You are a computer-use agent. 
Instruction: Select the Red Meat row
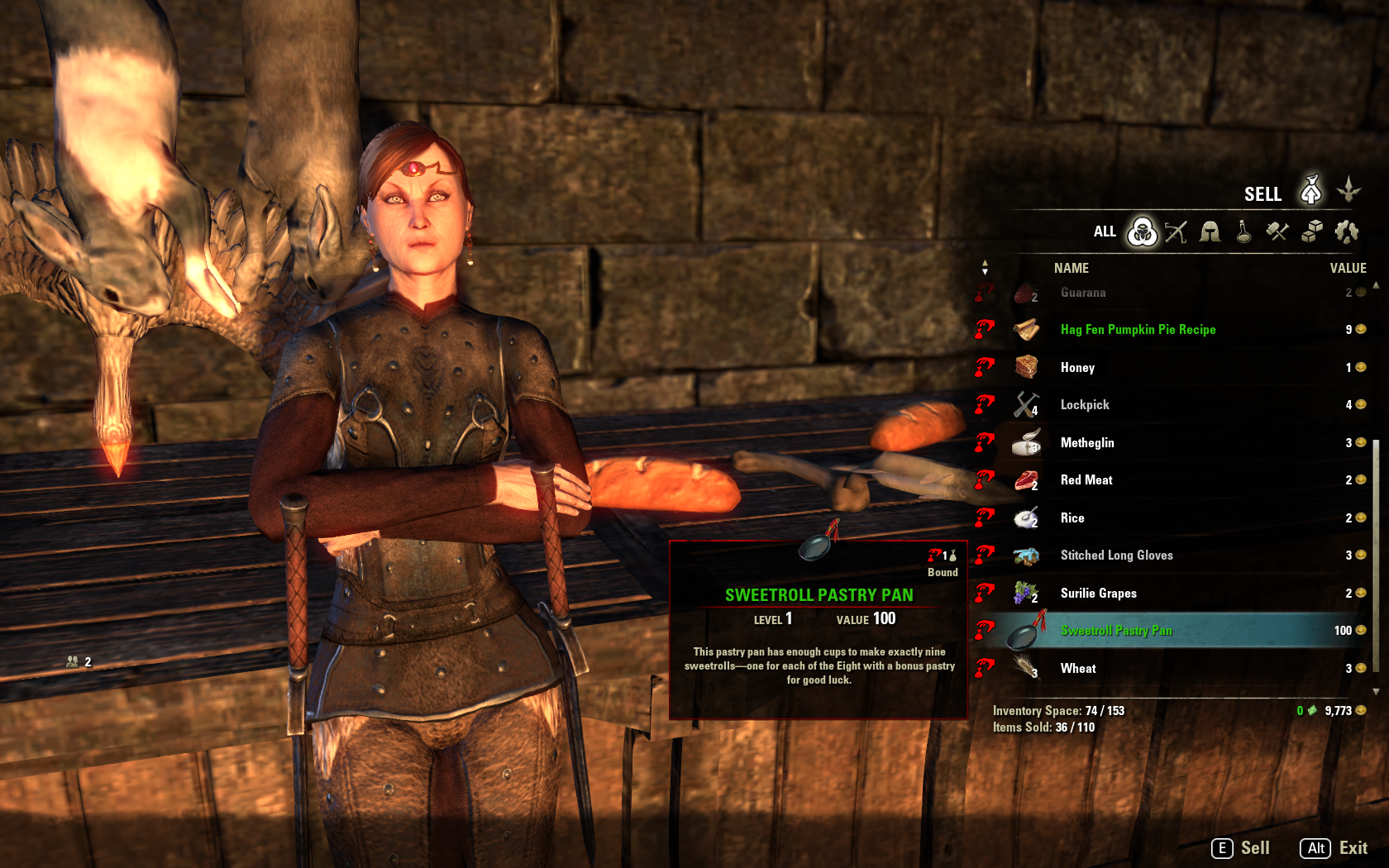click(1086, 480)
